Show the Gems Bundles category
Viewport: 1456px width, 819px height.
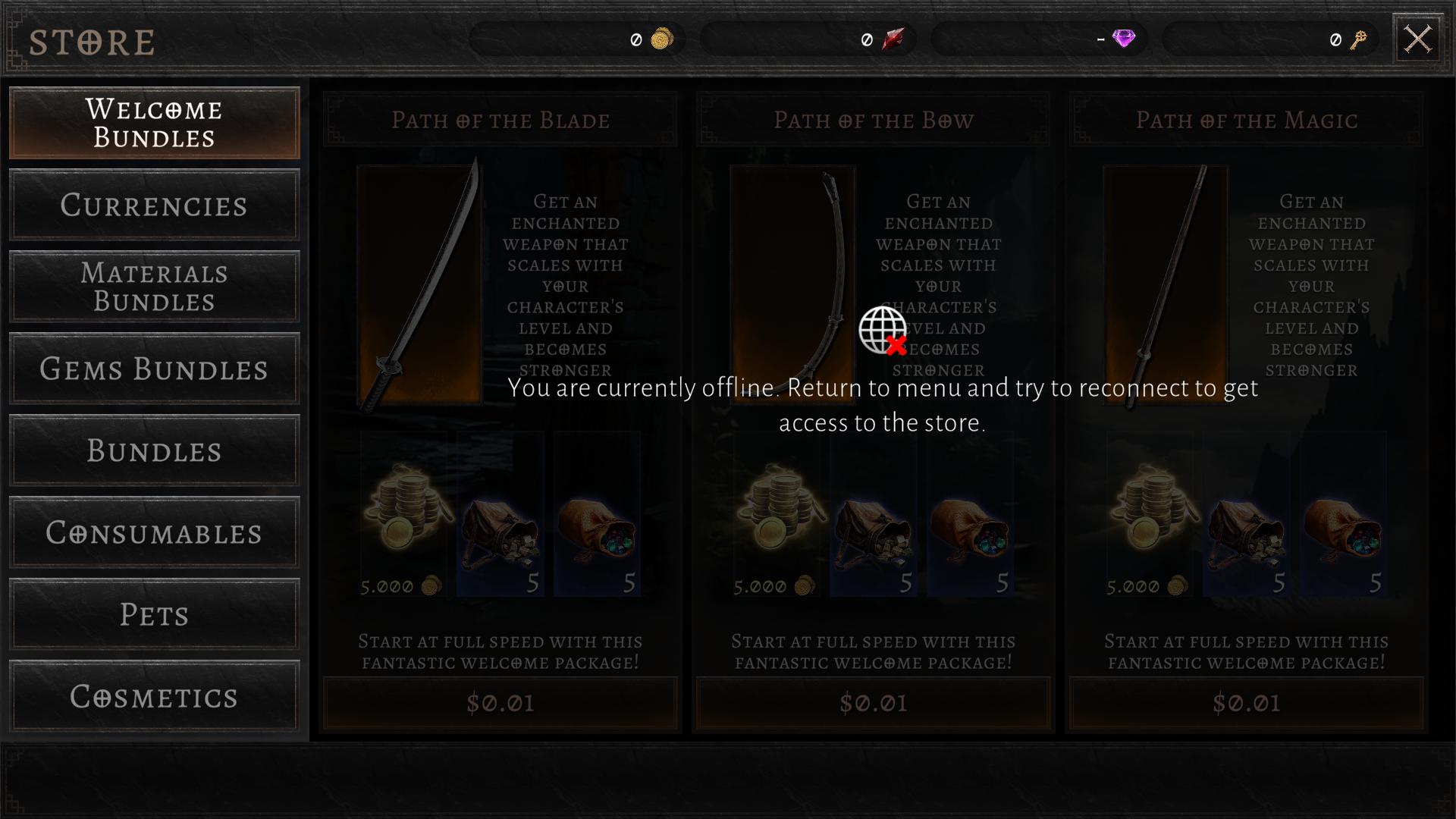coord(154,369)
